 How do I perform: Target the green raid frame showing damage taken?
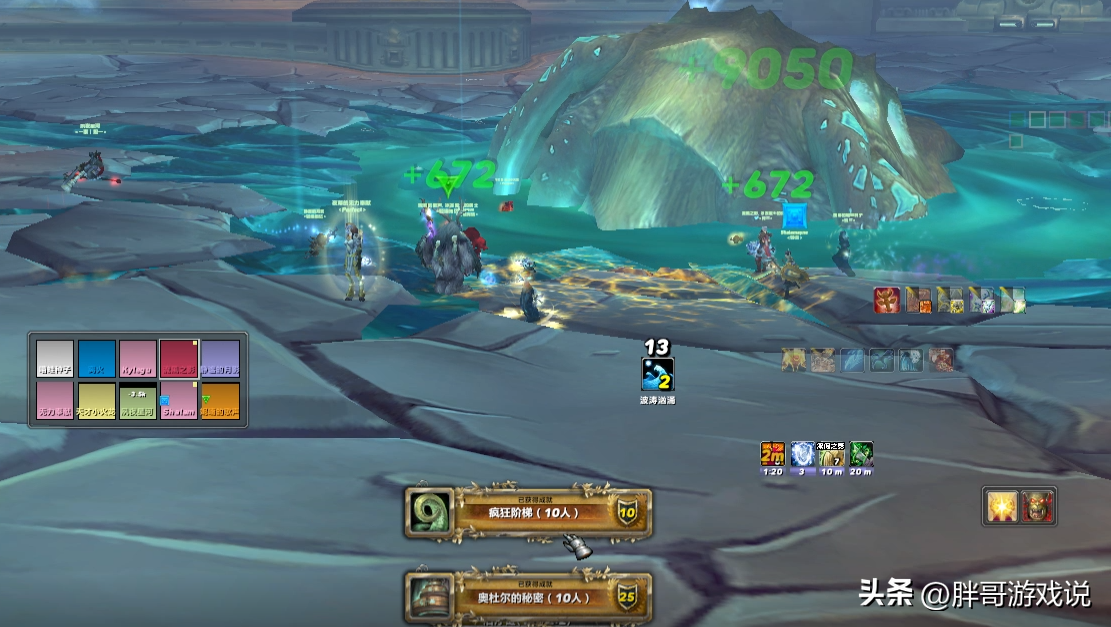coord(138,400)
